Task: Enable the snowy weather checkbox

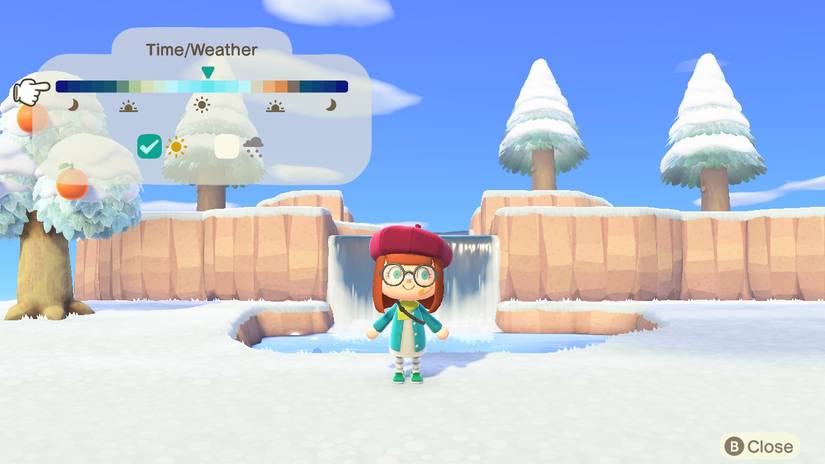Action: click(227, 147)
